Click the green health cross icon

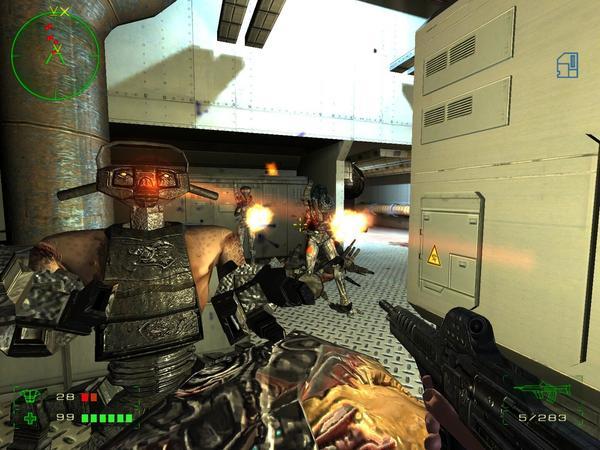point(28,417)
